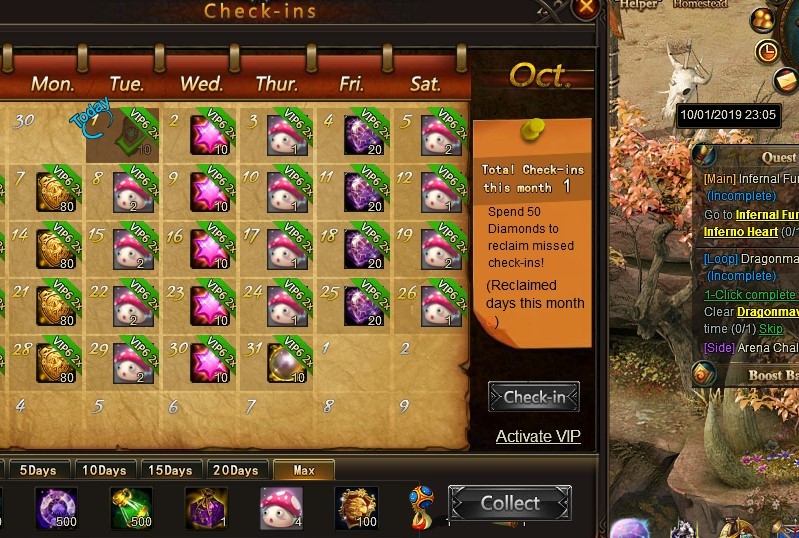Screen dimensions: 799x538
Task: Select the Max rewards tab
Action: (x=304, y=470)
